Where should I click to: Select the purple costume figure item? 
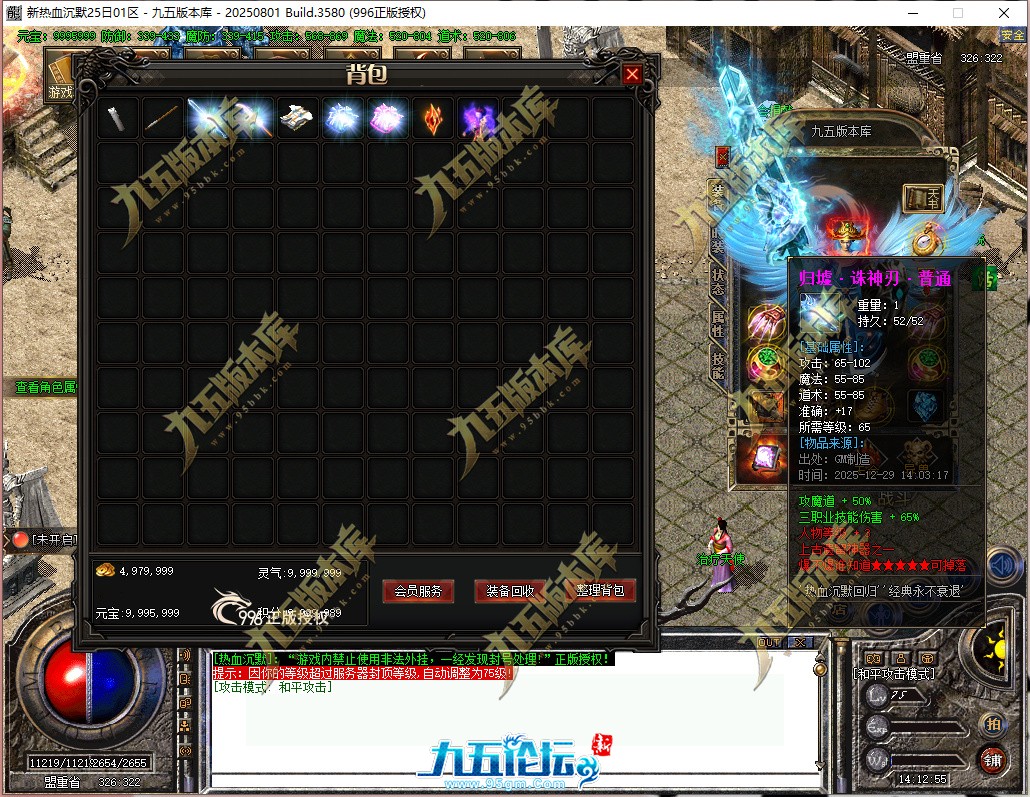tap(477, 118)
